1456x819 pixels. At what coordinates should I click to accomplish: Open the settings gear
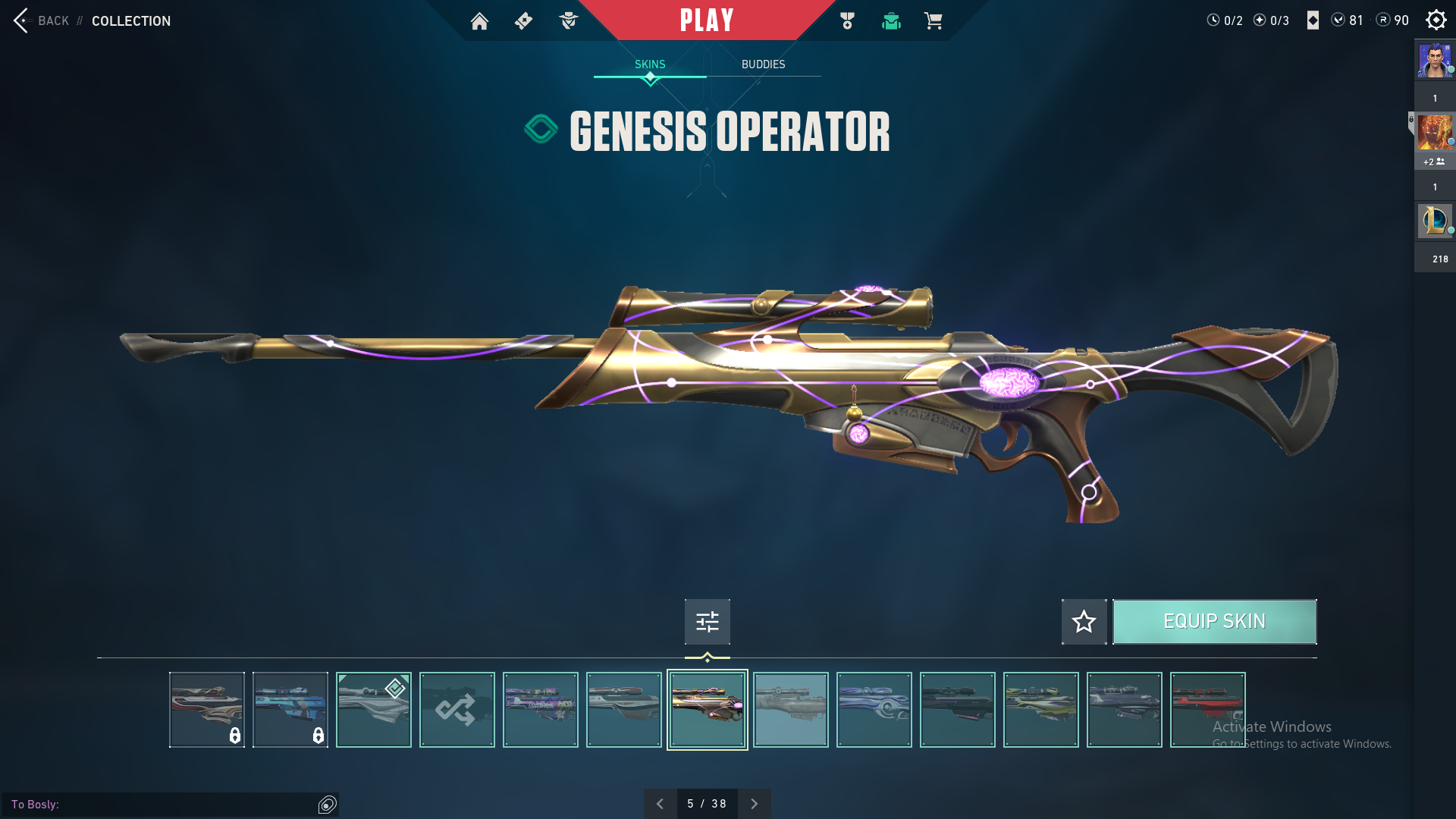[x=1436, y=20]
